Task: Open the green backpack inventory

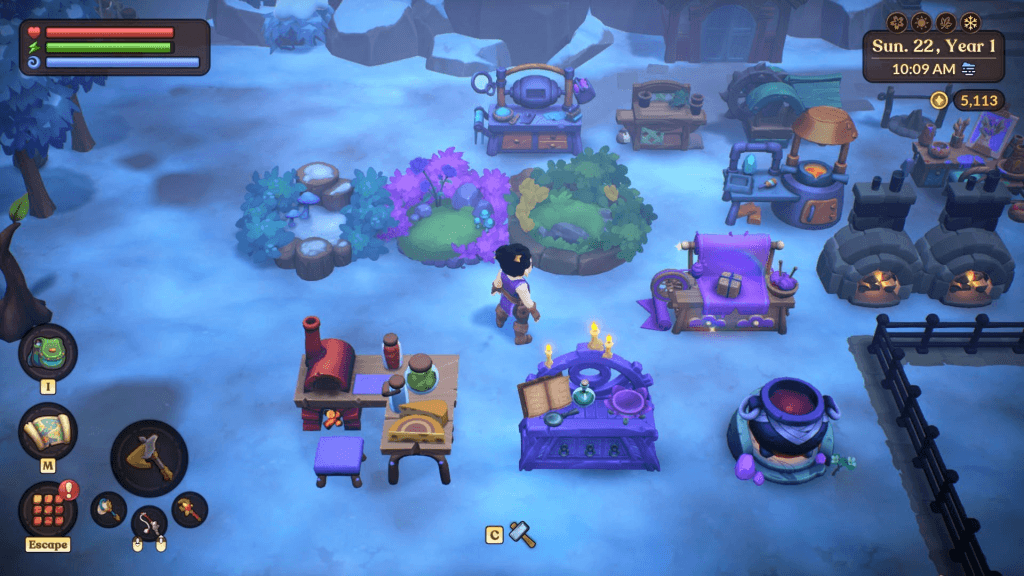Action: pyautogui.click(x=47, y=352)
